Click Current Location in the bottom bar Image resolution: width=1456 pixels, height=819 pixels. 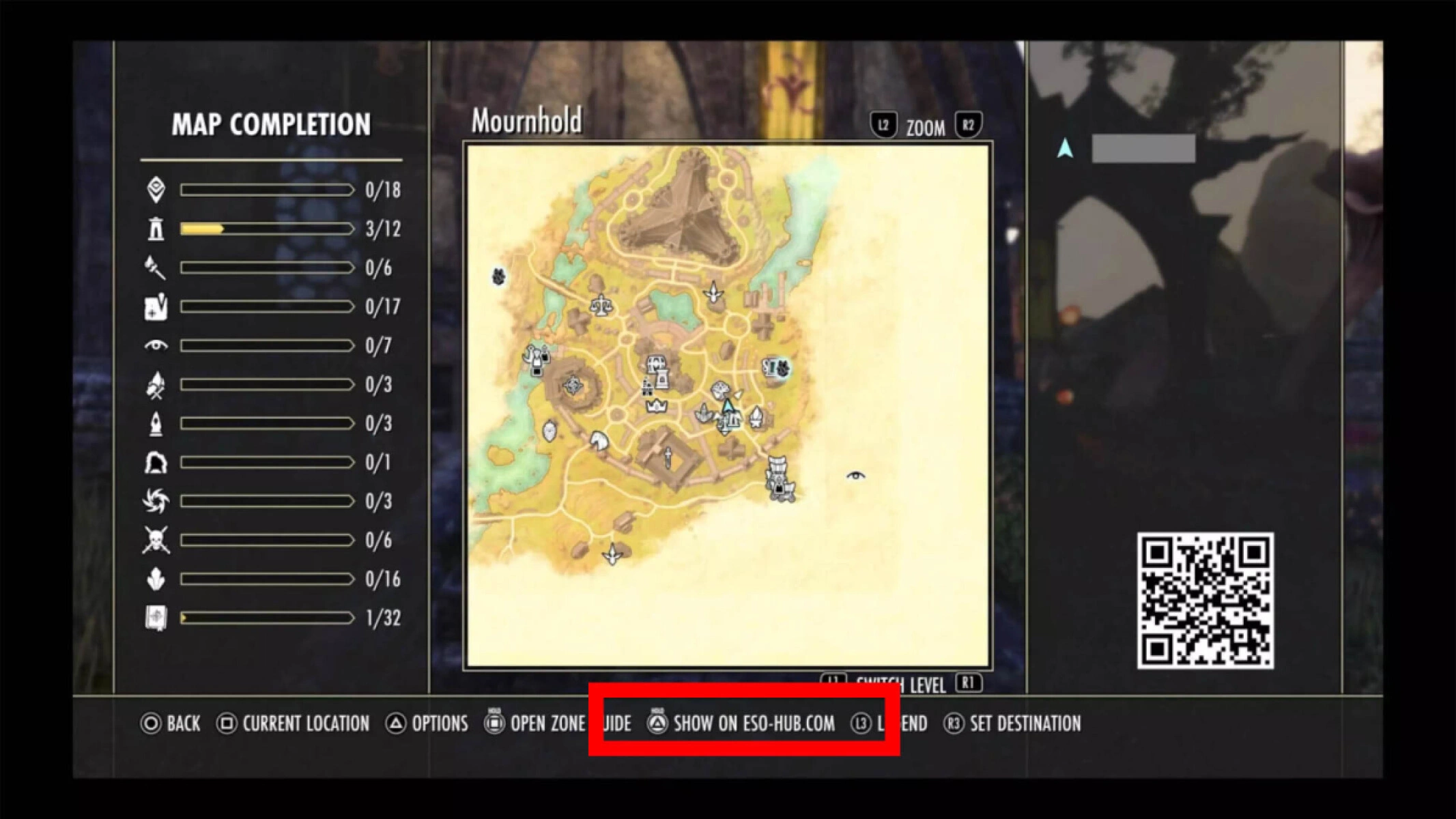(x=306, y=724)
